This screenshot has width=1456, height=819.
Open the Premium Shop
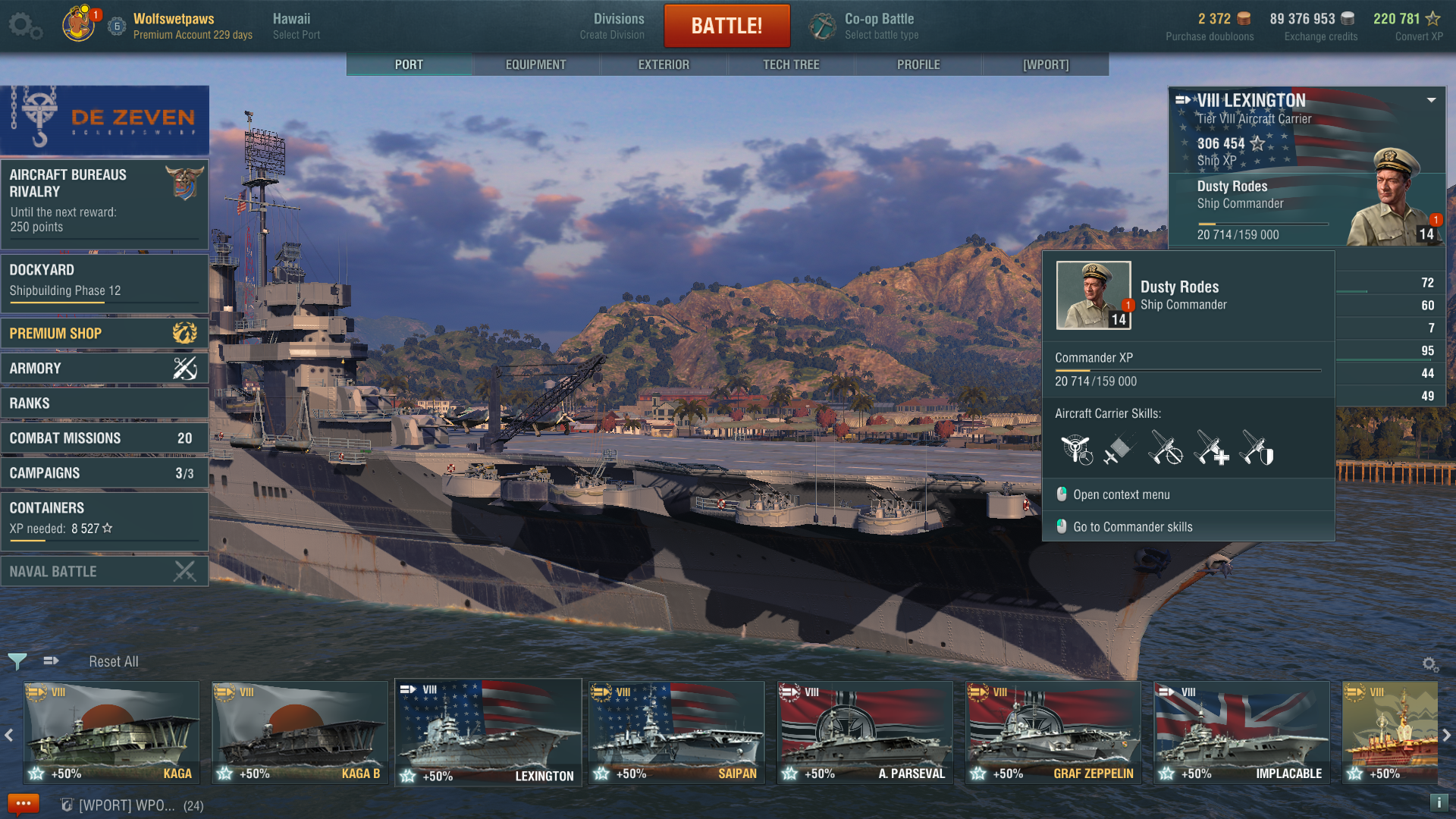(x=104, y=333)
